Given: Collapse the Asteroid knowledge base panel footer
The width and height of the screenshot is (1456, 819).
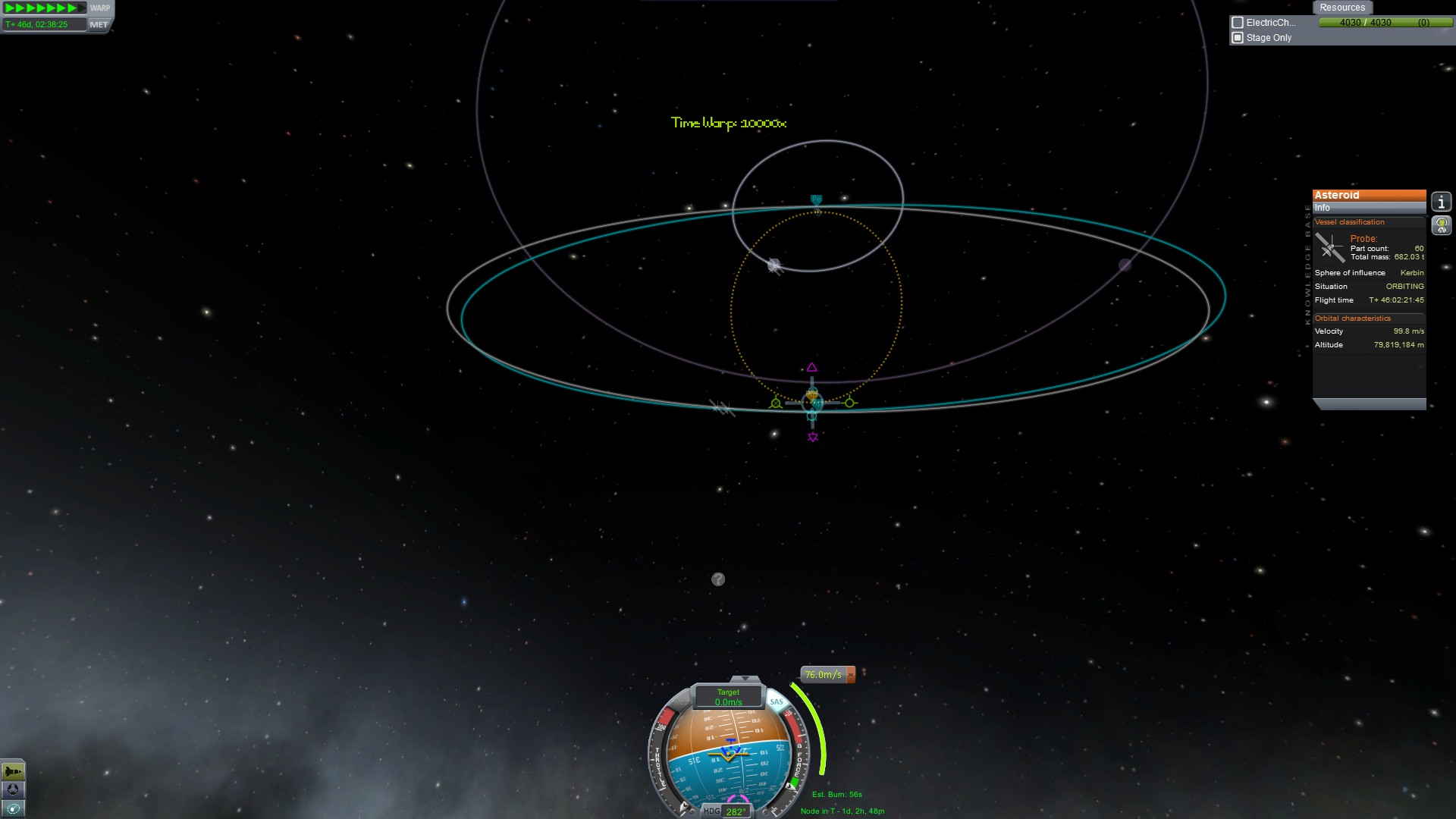Looking at the screenshot, I should click(1369, 404).
